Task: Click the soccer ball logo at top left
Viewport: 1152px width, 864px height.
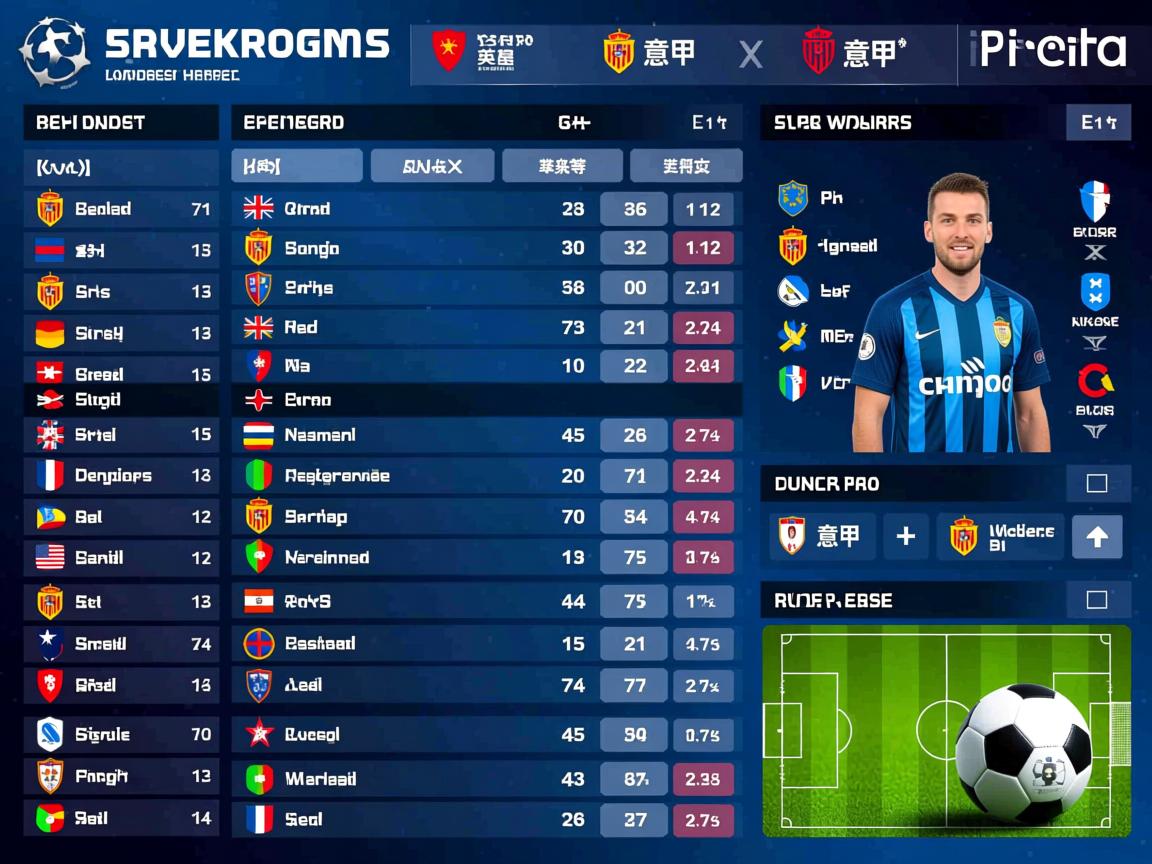Action: click(54, 52)
